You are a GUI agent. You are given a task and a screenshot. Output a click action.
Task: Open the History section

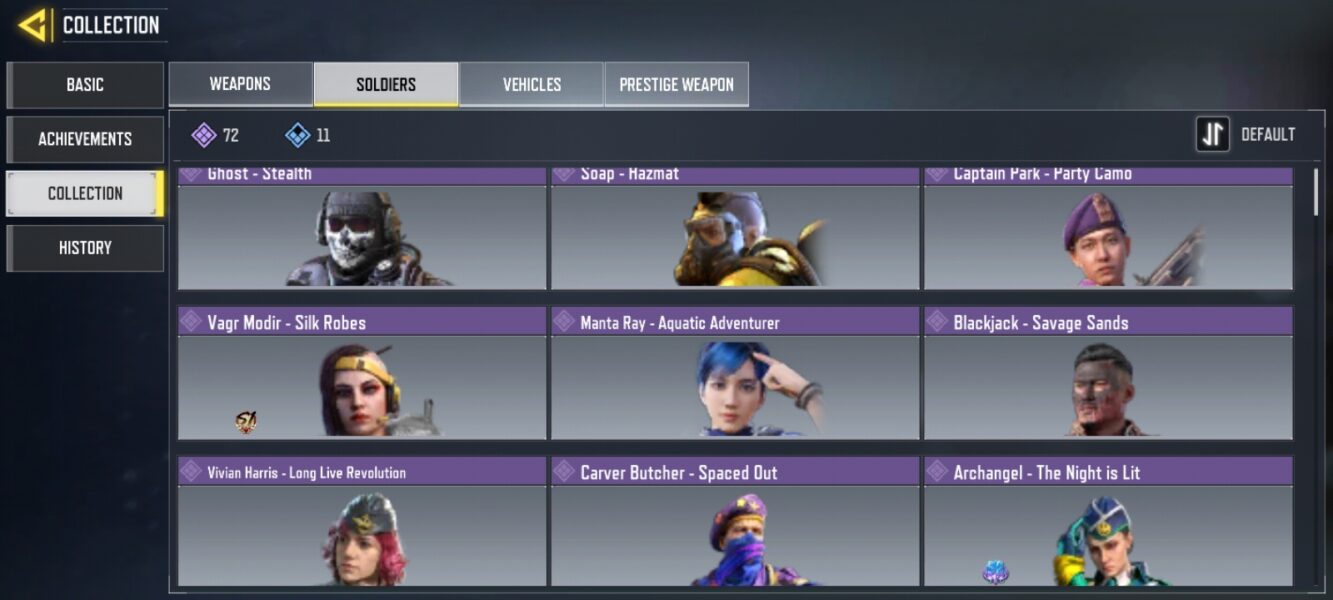click(x=85, y=248)
